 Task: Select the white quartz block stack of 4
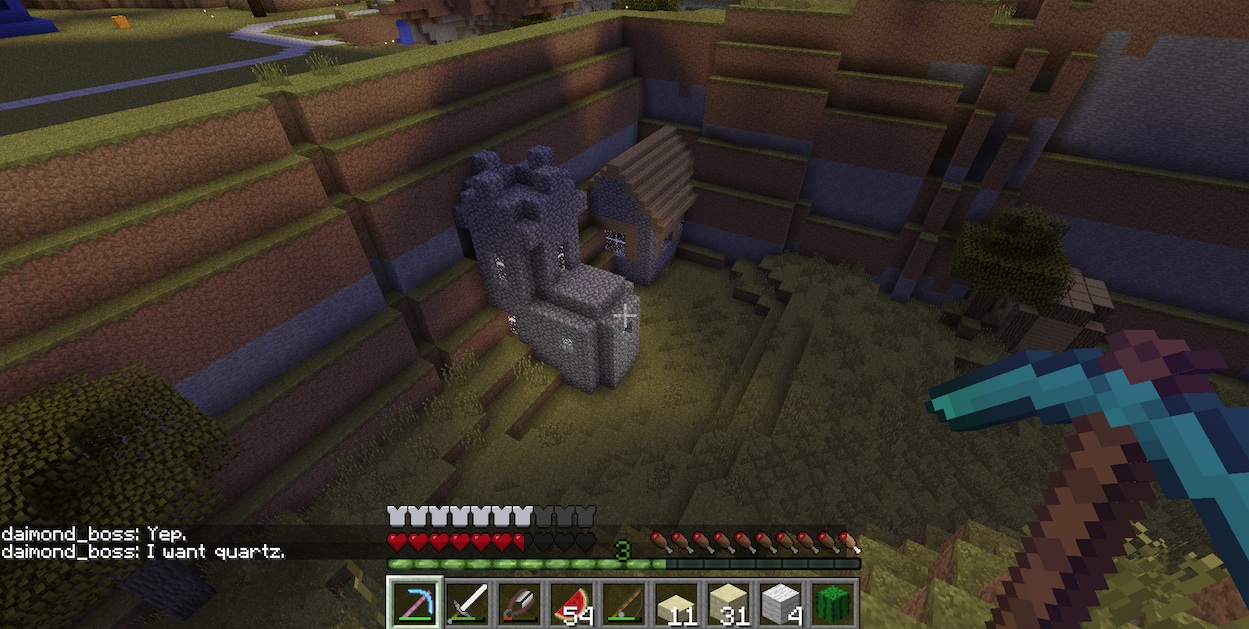tap(780, 603)
